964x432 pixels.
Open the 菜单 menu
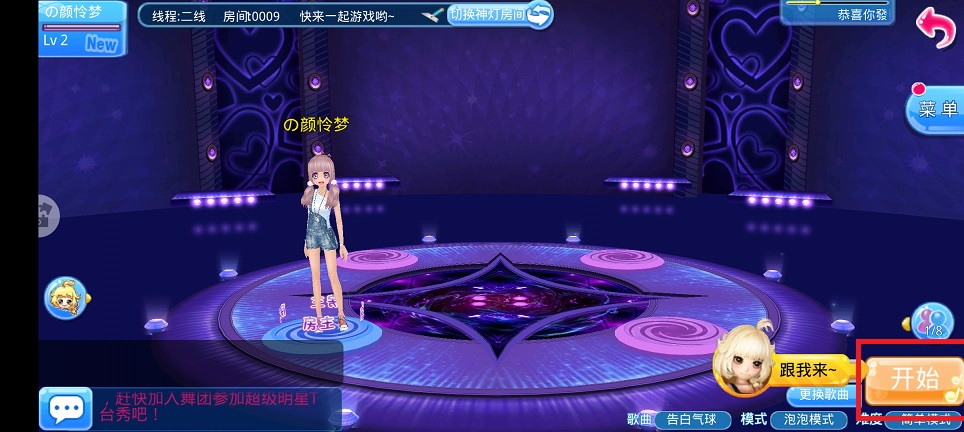click(937, 110)
